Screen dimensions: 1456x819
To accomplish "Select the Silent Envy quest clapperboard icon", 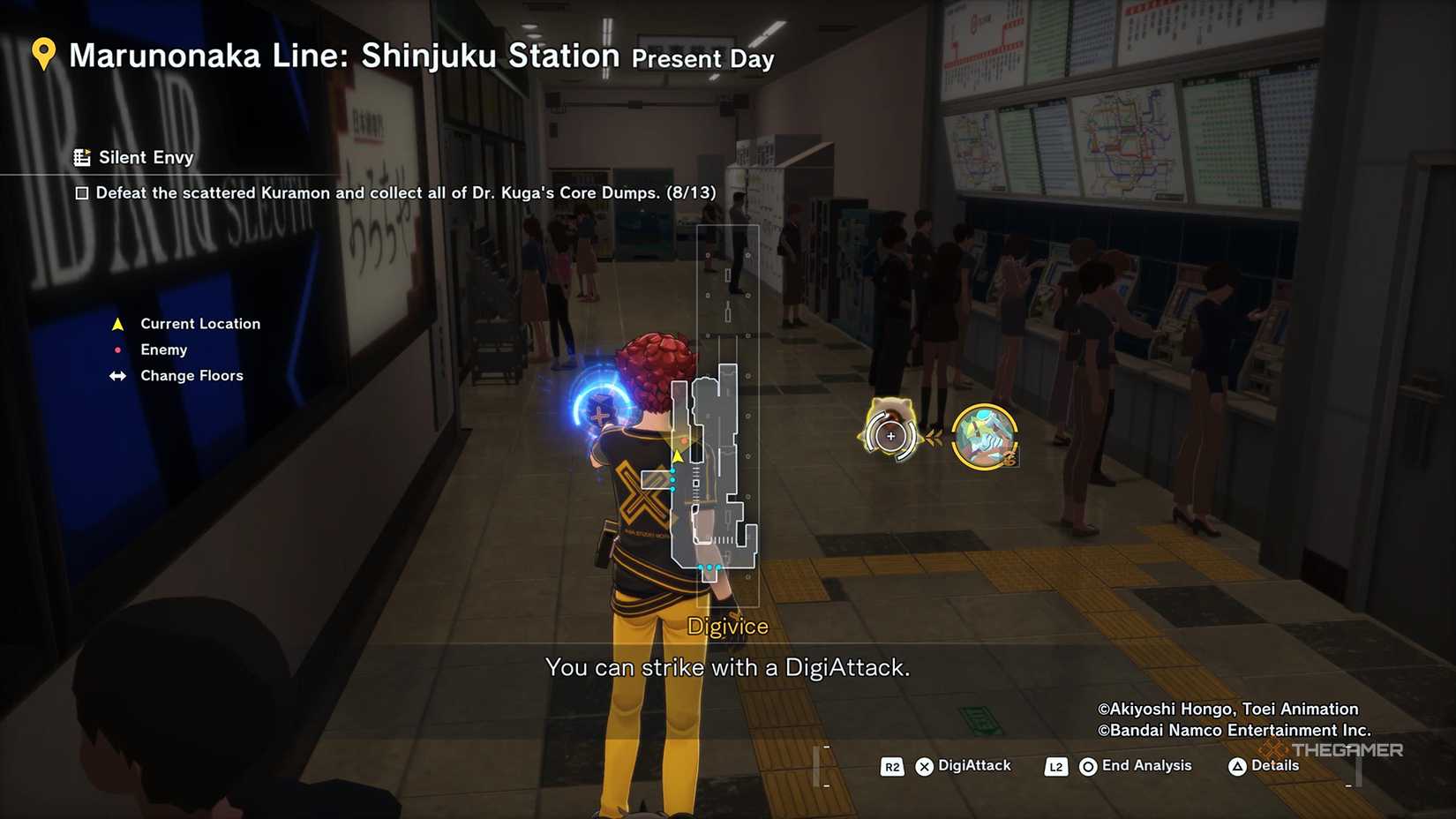I will [x=82, y=156].
